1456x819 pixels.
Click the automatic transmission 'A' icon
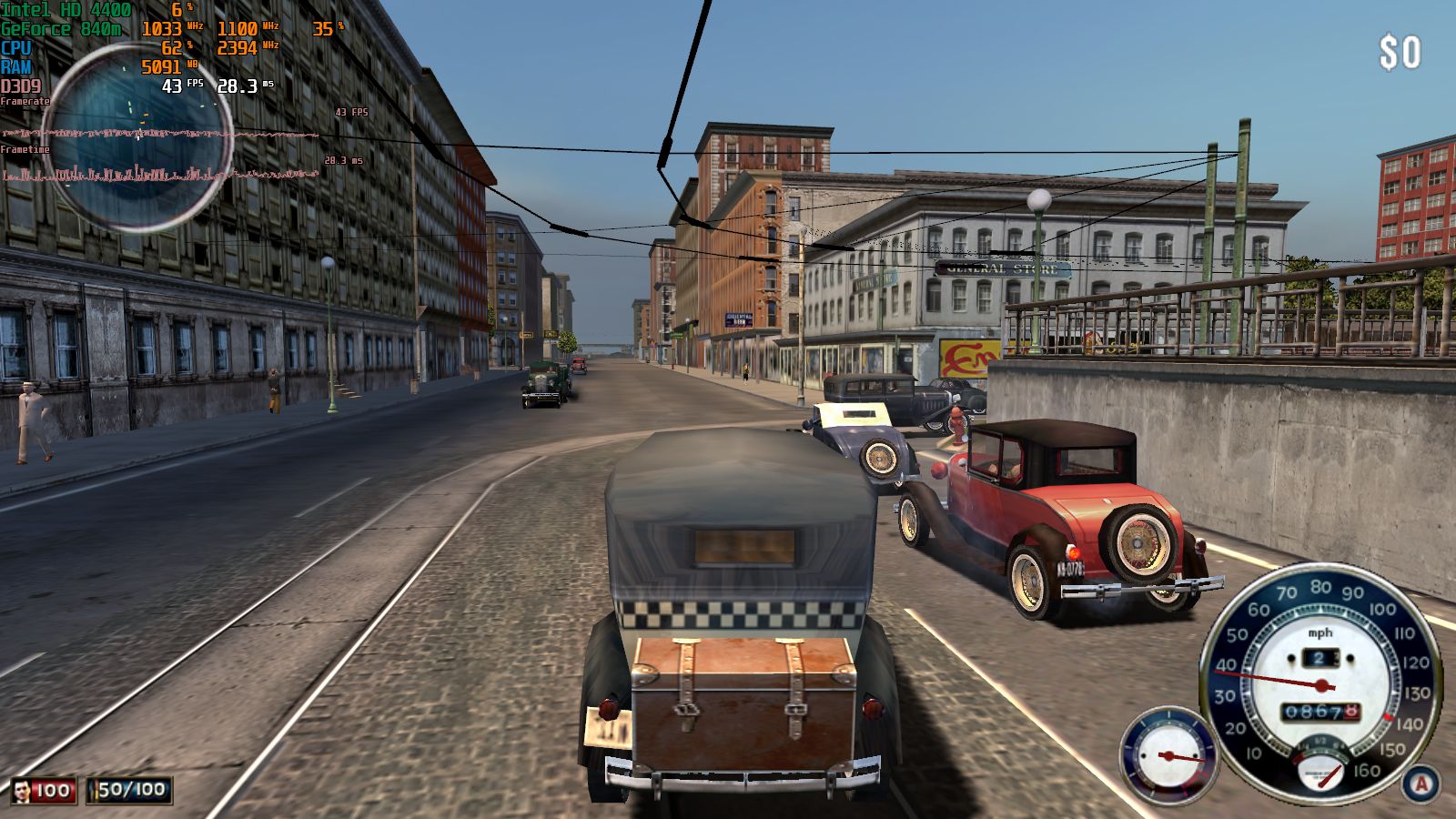(1421, 784)
